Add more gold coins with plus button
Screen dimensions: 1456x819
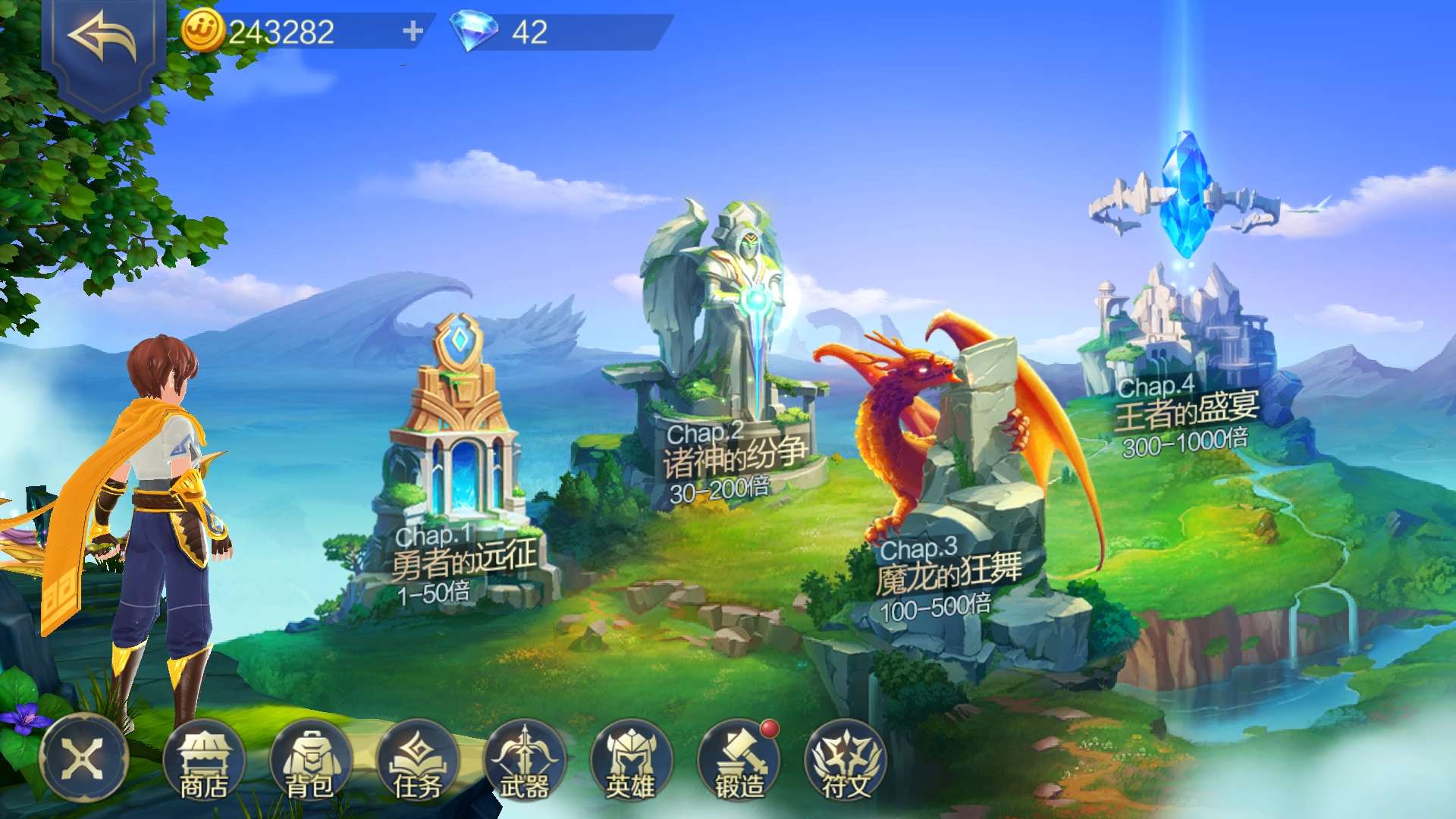413,31
